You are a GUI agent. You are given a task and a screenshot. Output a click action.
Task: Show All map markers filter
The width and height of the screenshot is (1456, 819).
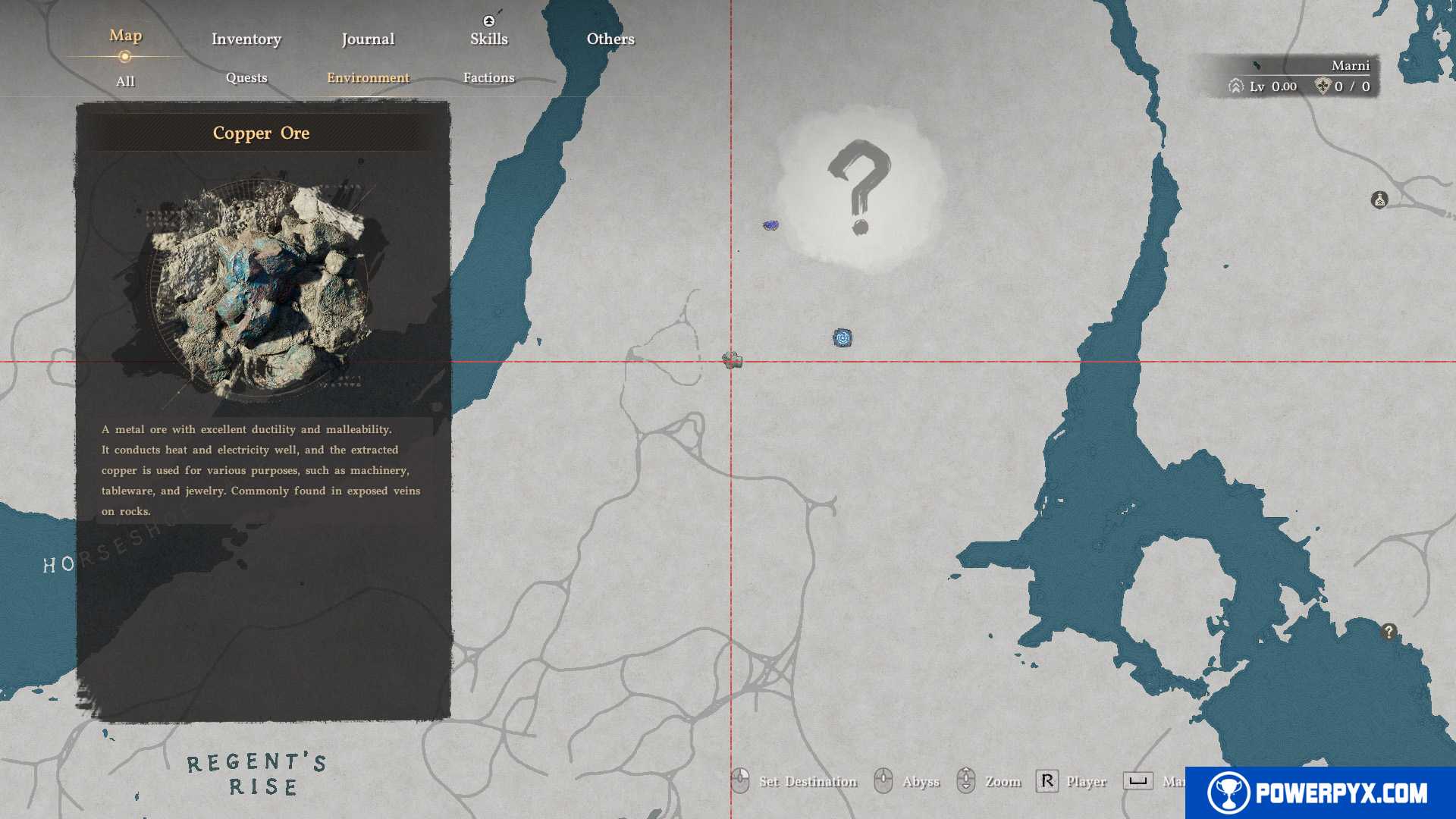125,81
